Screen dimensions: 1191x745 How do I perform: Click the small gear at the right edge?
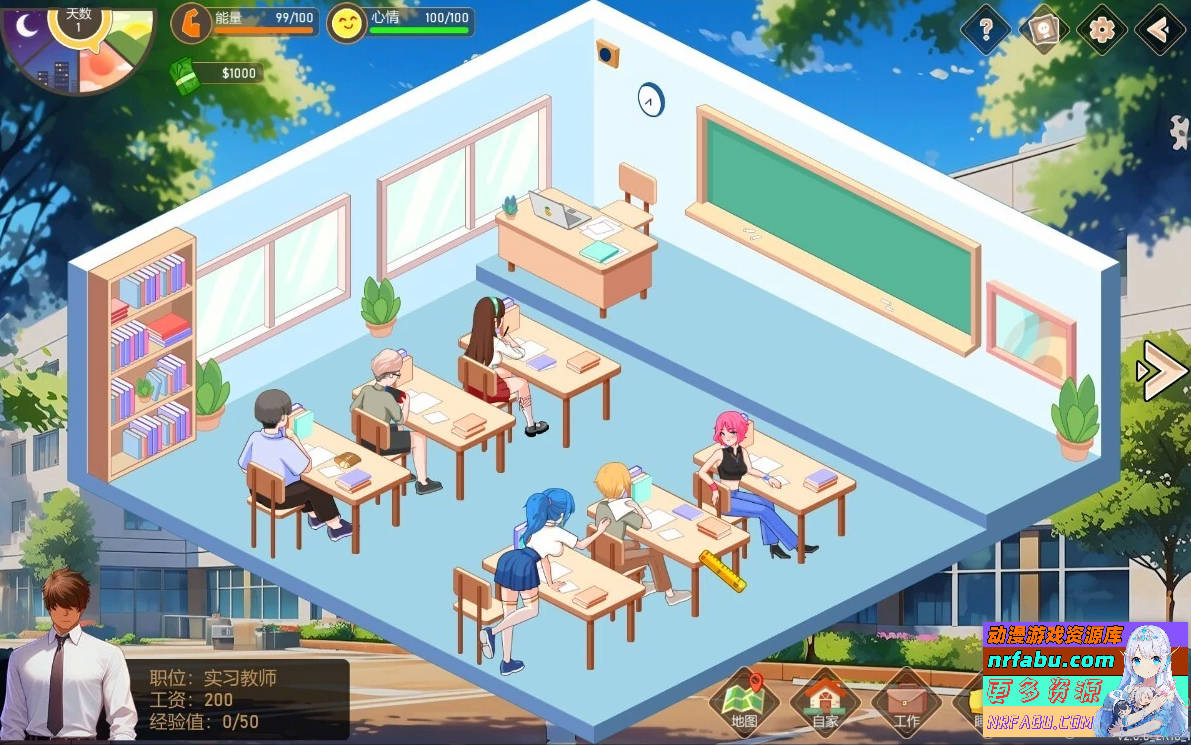point(1180,129)
